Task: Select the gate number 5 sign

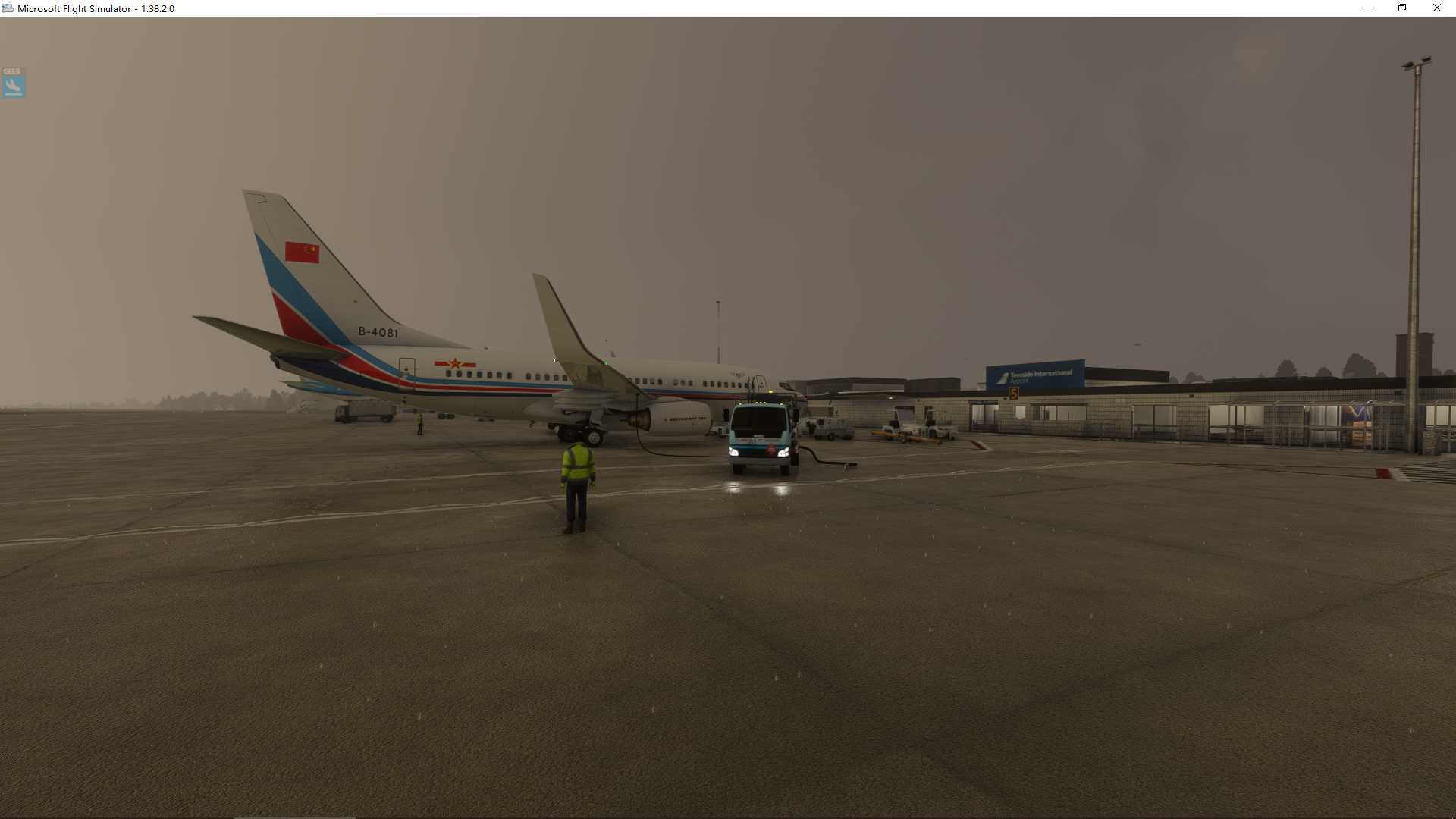Action: pyautogui.click(x=1014, y=392)
